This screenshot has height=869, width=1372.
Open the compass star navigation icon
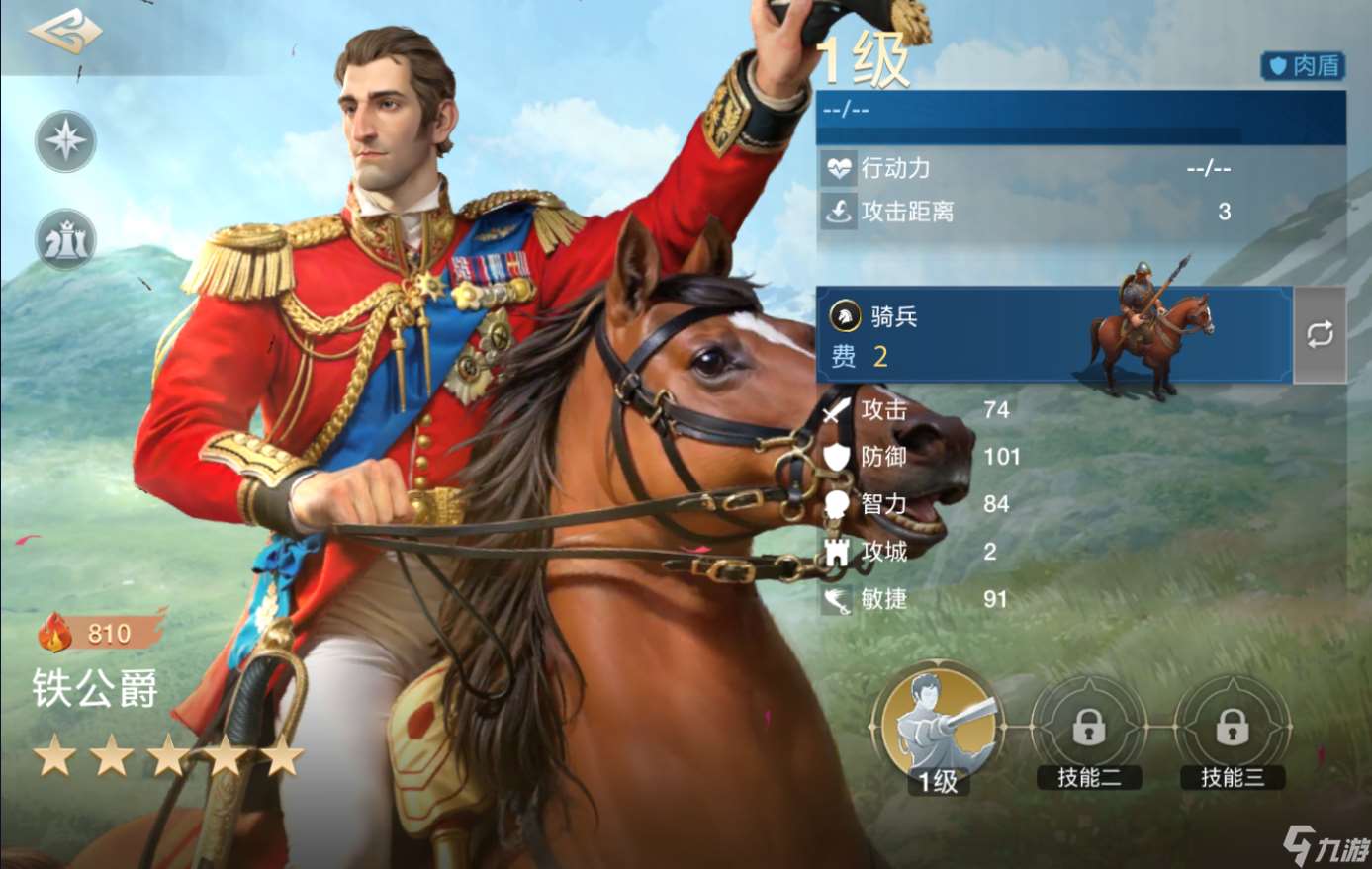[x=63, y=140]
